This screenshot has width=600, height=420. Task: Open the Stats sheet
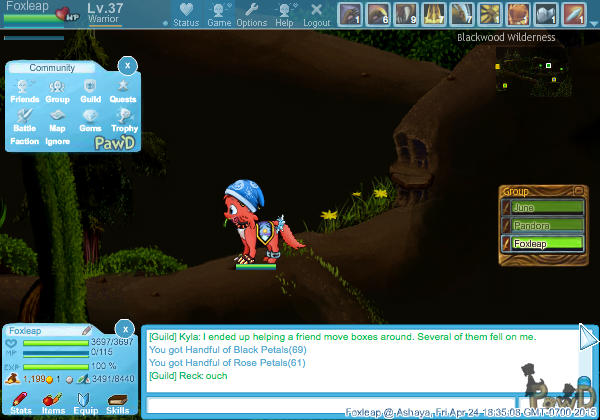[x=20, y=402]
